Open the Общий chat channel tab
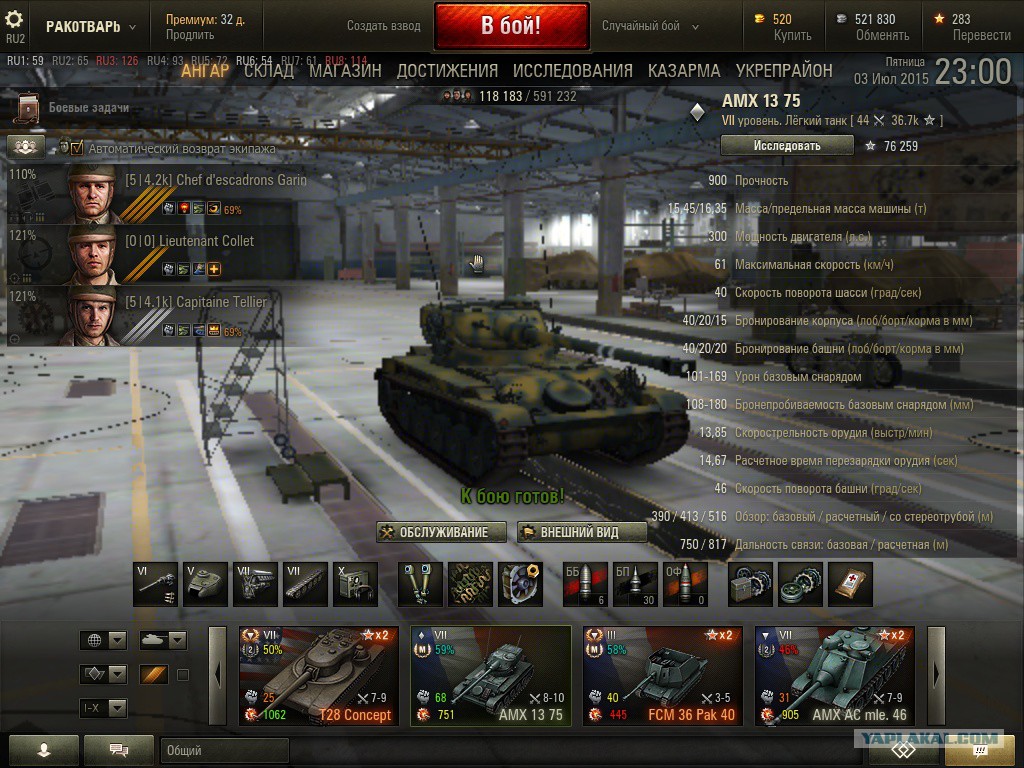 click(224, 751)
